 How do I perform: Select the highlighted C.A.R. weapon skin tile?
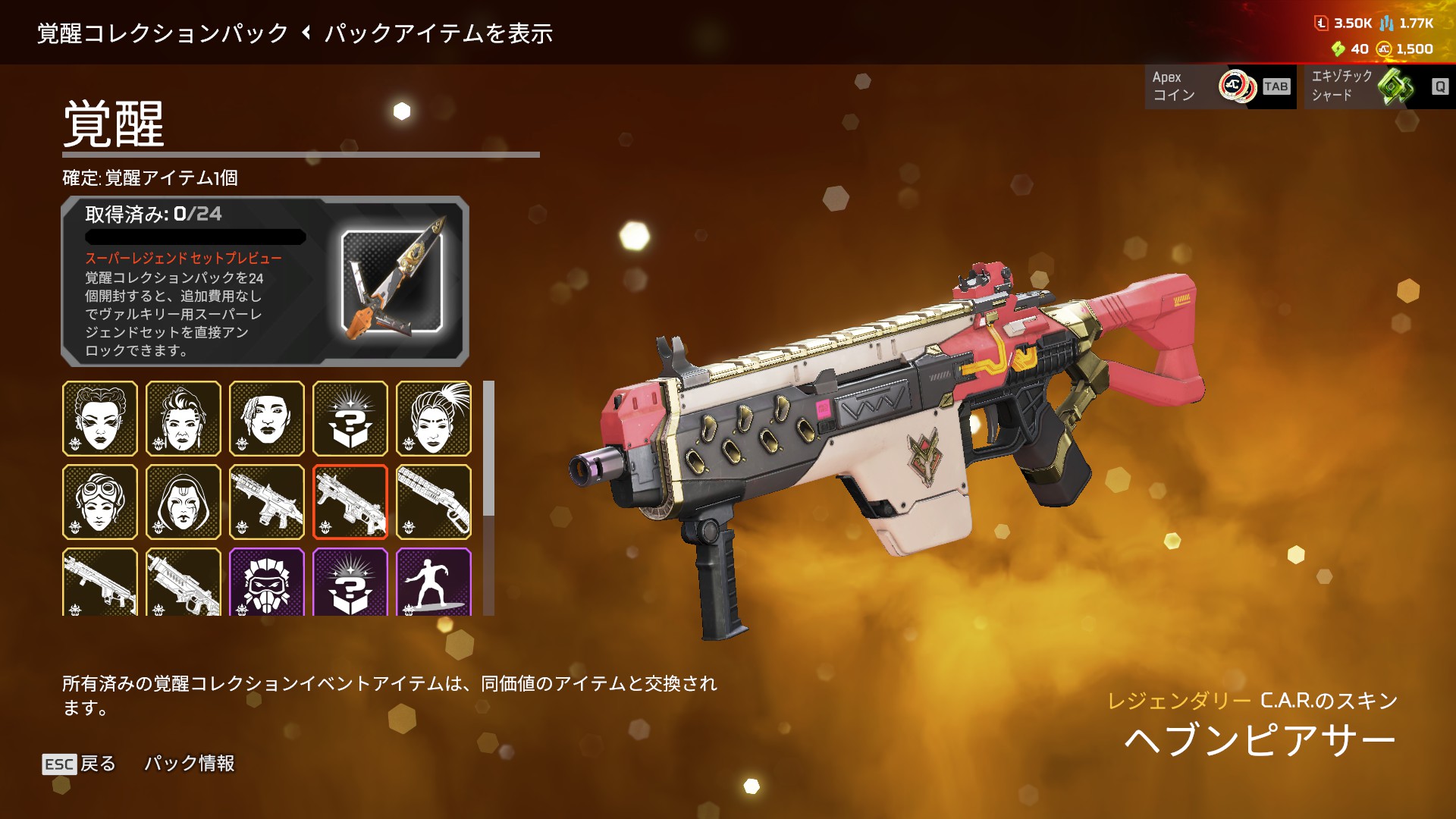(350, 502)
